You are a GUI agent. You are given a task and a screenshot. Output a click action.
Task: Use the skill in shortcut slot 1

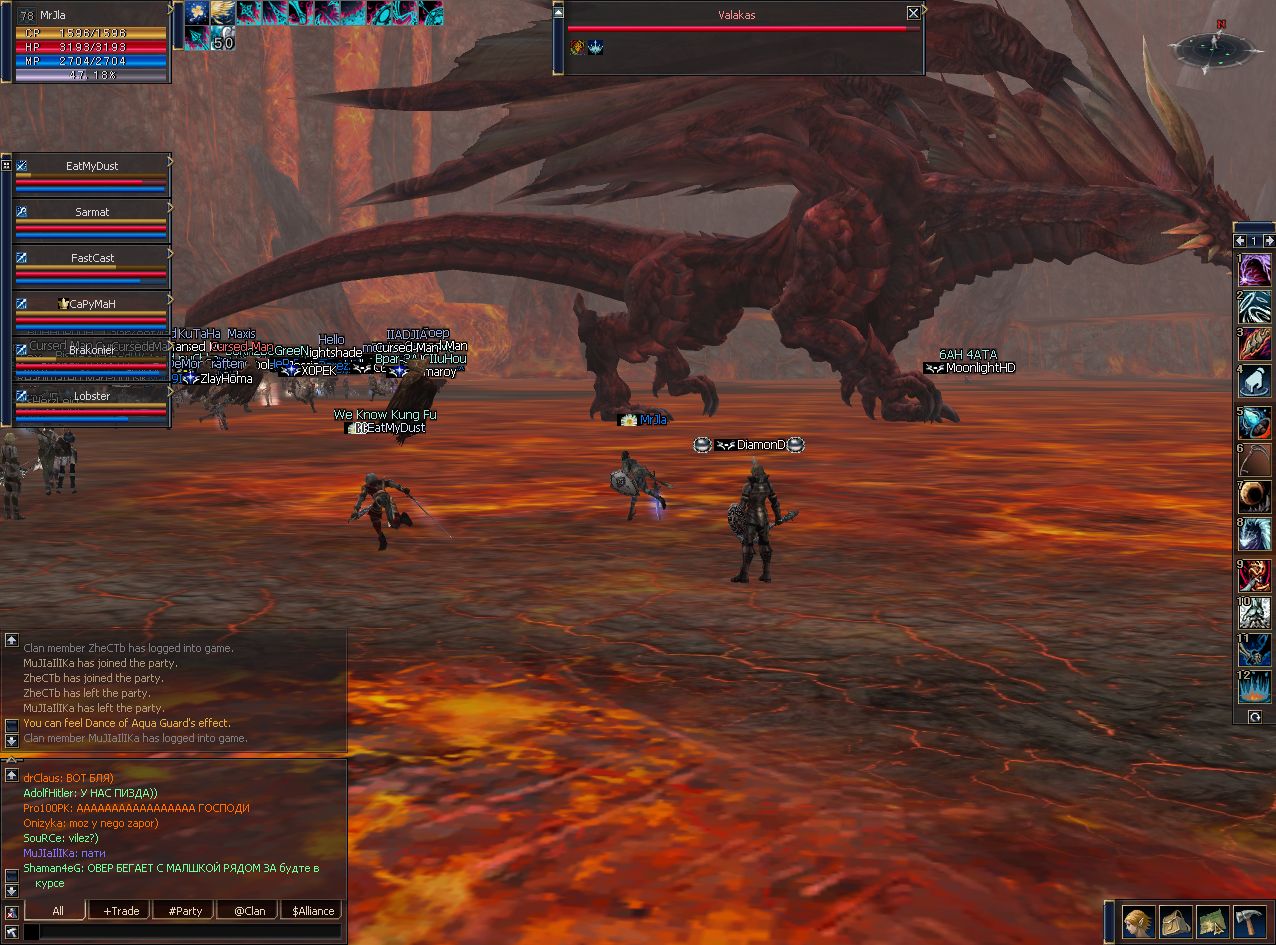1255,270
